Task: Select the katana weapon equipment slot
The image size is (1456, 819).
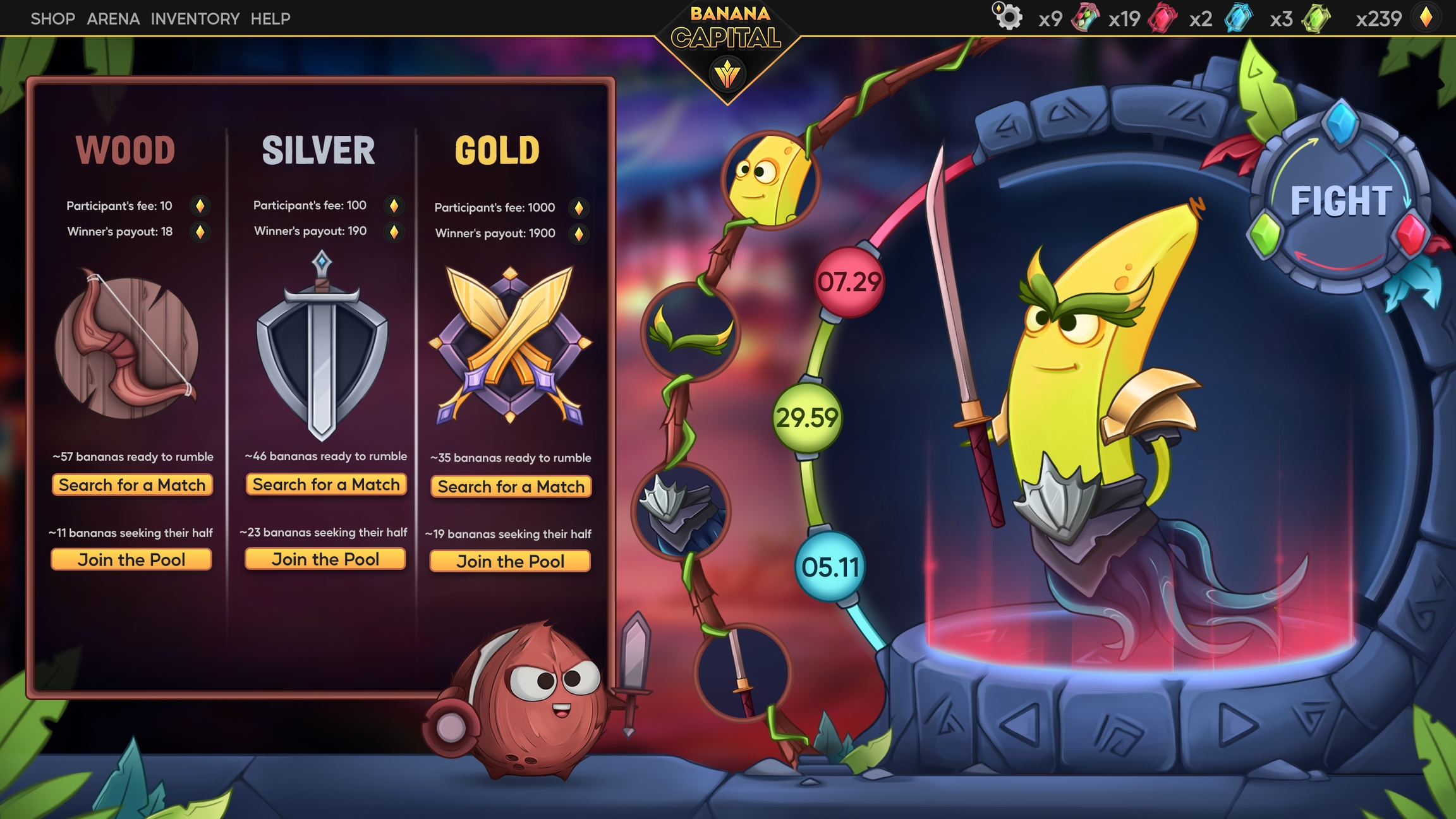Action: [x=742, y=672]
